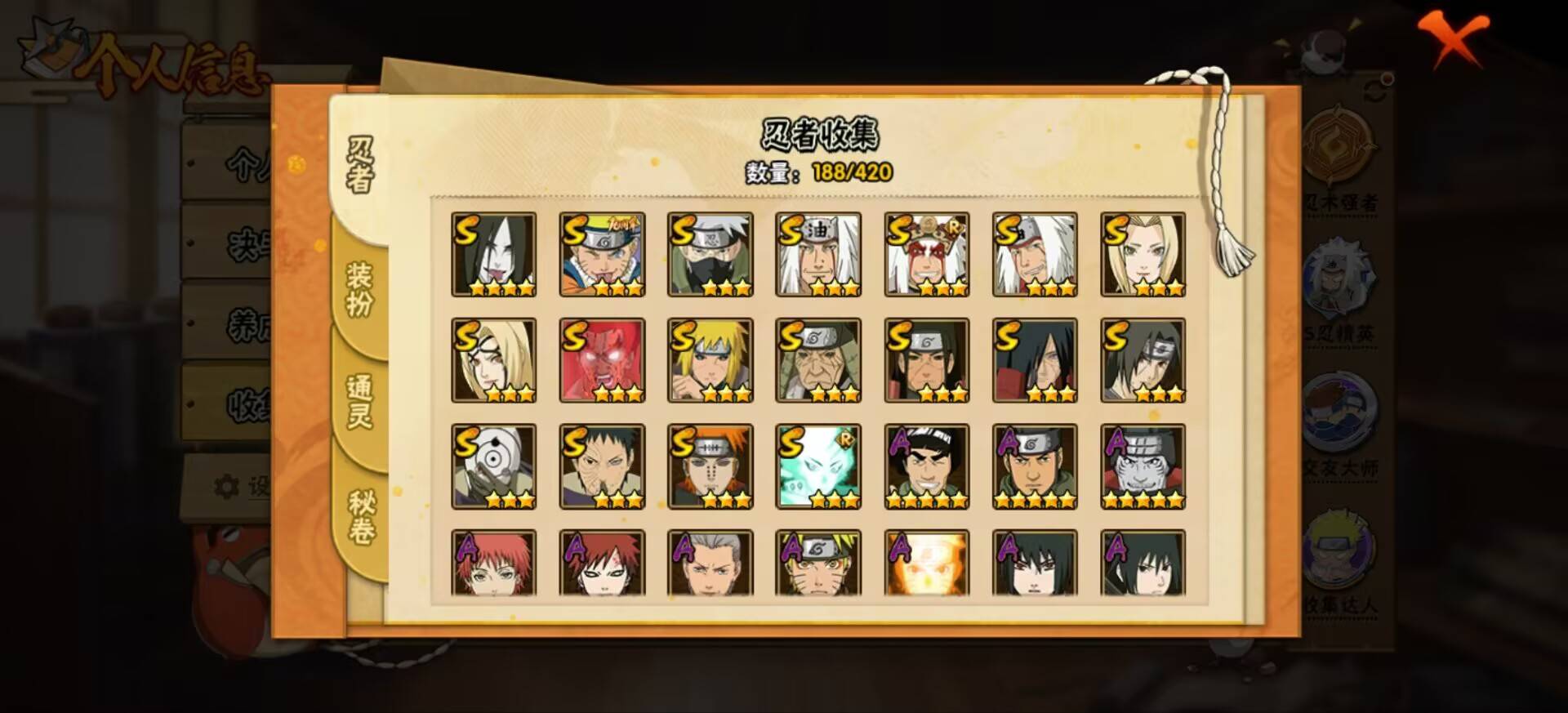Select the Nine-Tails Naruto card
Image resolution: width=1568 pixels, height=713 pixels.
tap(600, 253)
